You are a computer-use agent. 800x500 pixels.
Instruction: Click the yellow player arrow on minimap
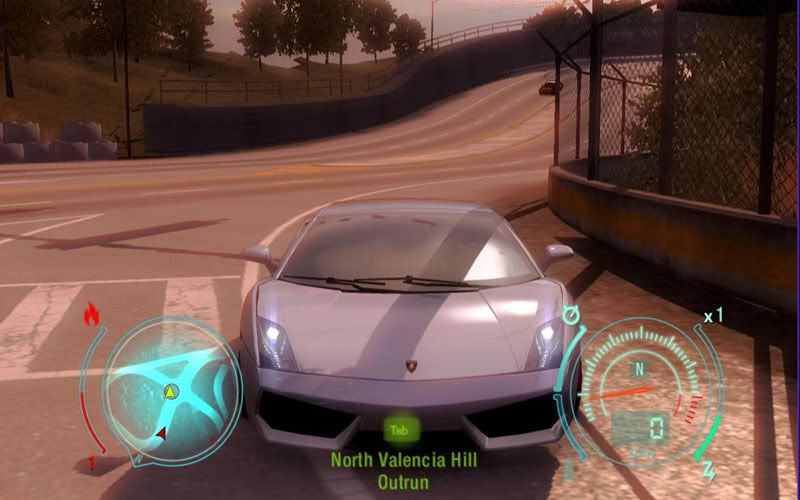(x=171, y=389)
